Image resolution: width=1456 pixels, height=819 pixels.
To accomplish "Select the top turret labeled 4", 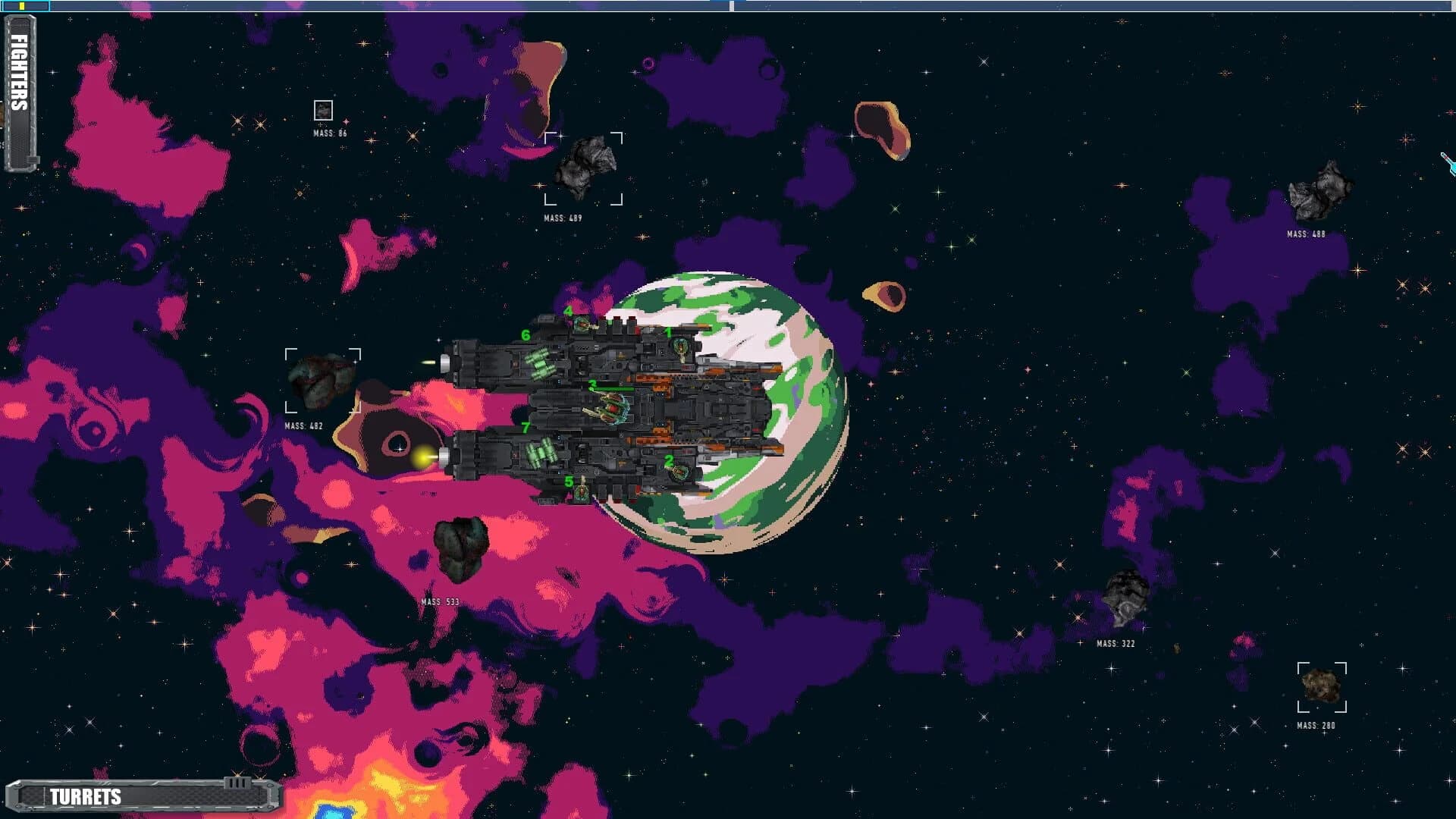I will (x=582, y=324).
